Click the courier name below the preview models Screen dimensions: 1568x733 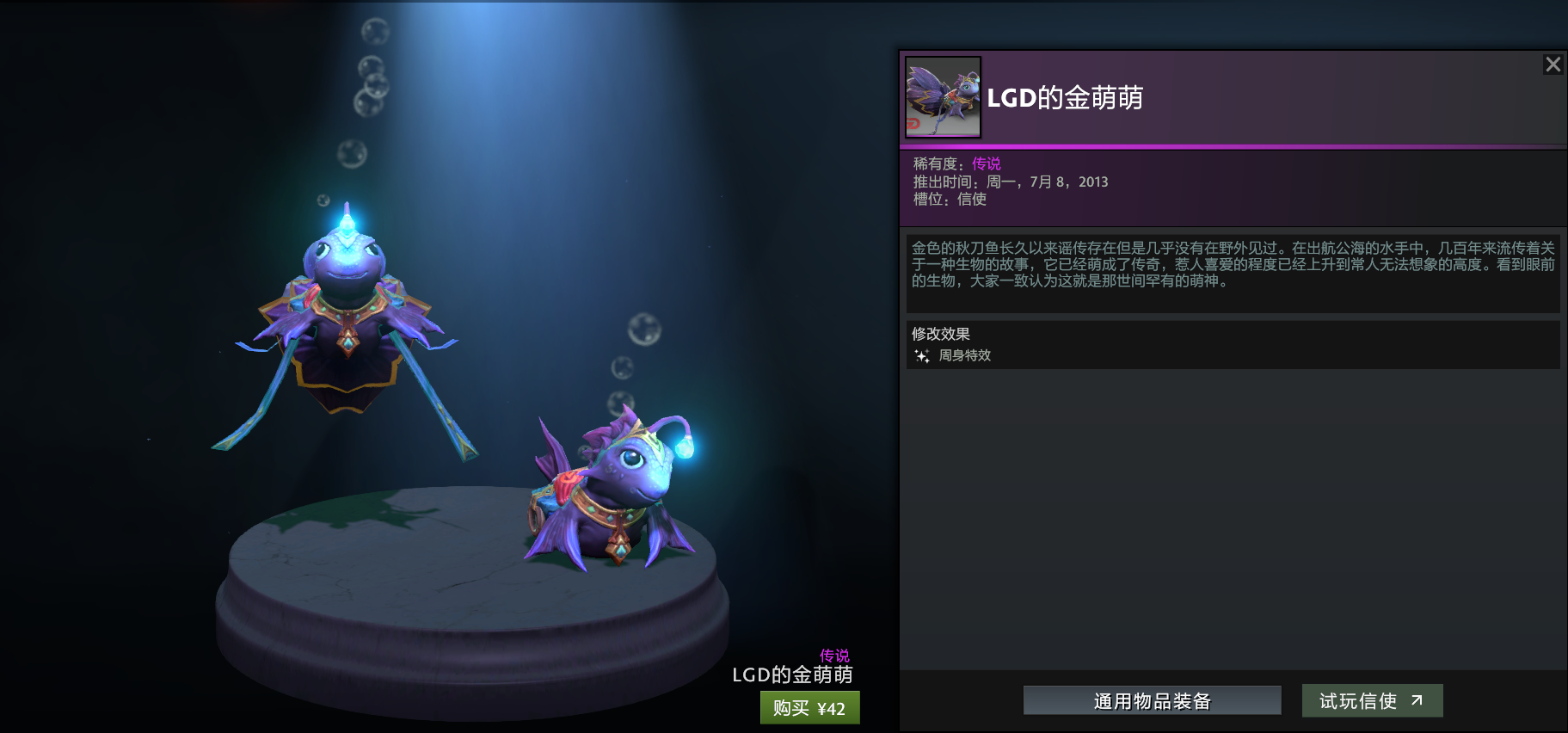tap(791, 674)
